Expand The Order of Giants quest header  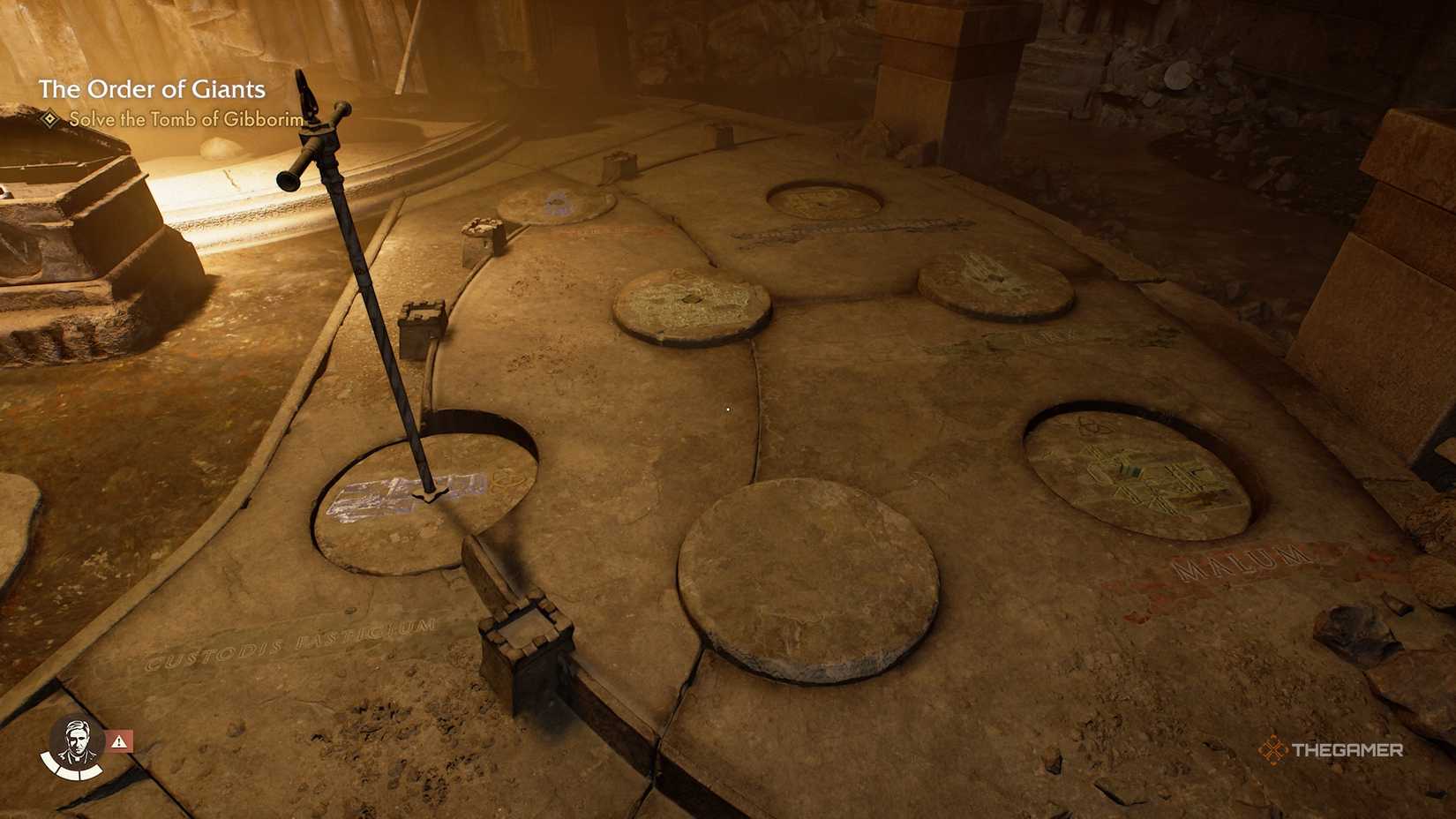[x=152, y=88]
